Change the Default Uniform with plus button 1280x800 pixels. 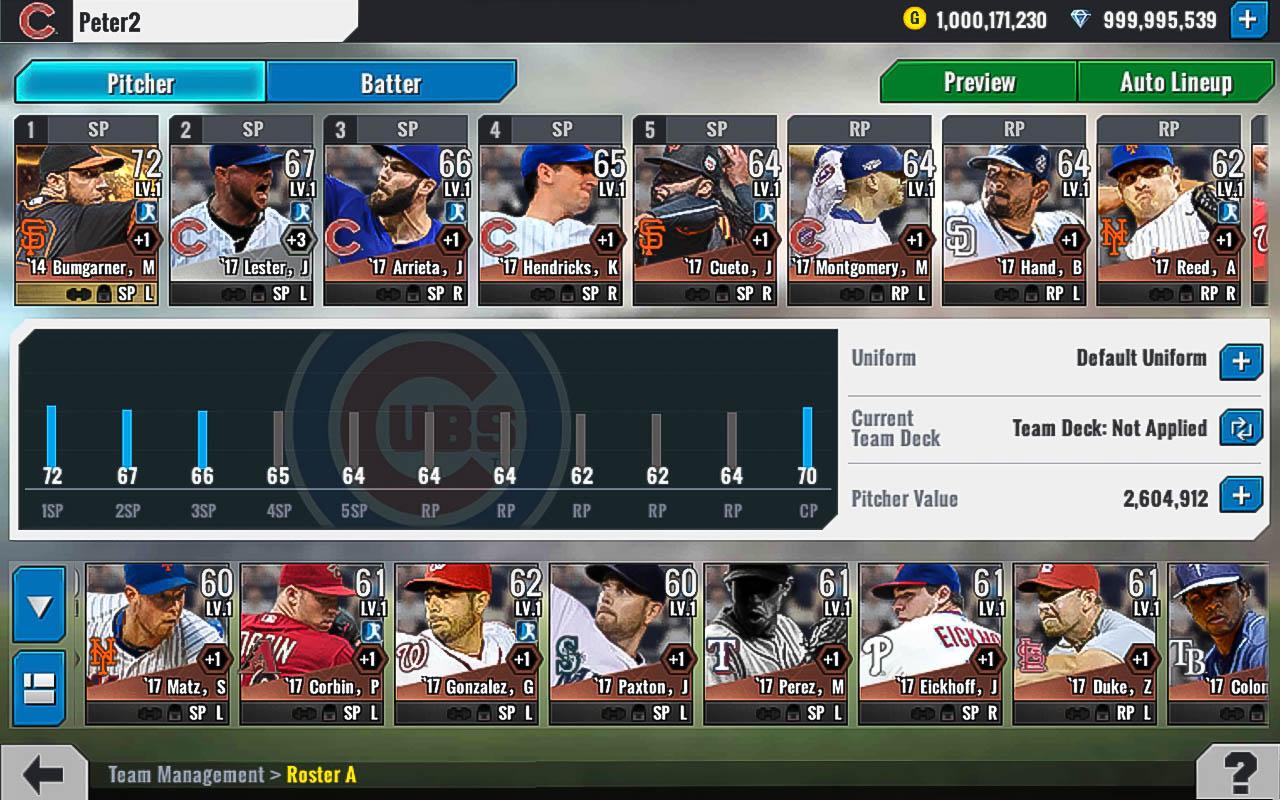tap(1240, 361)
